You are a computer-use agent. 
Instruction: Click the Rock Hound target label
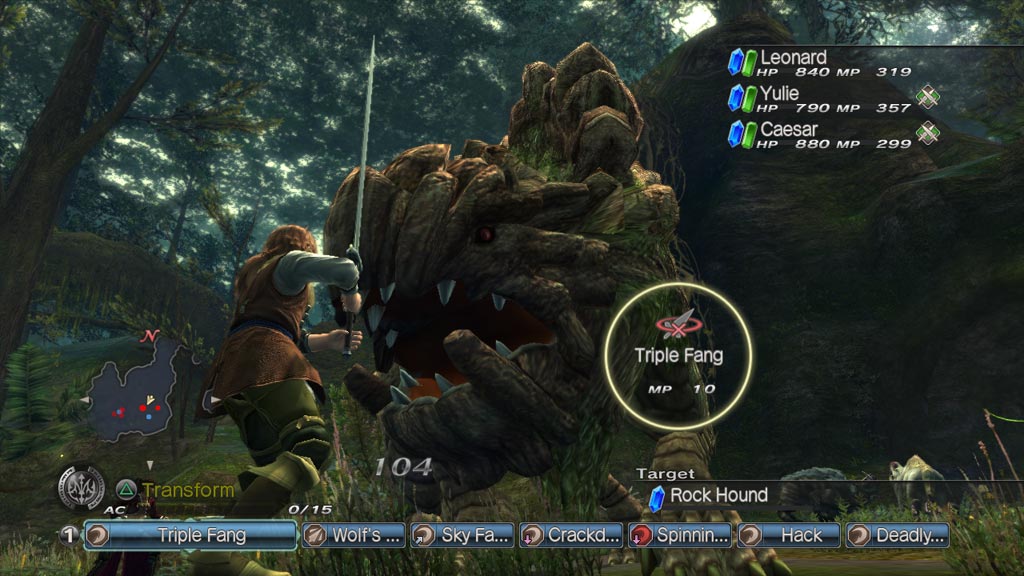[718, 495]
